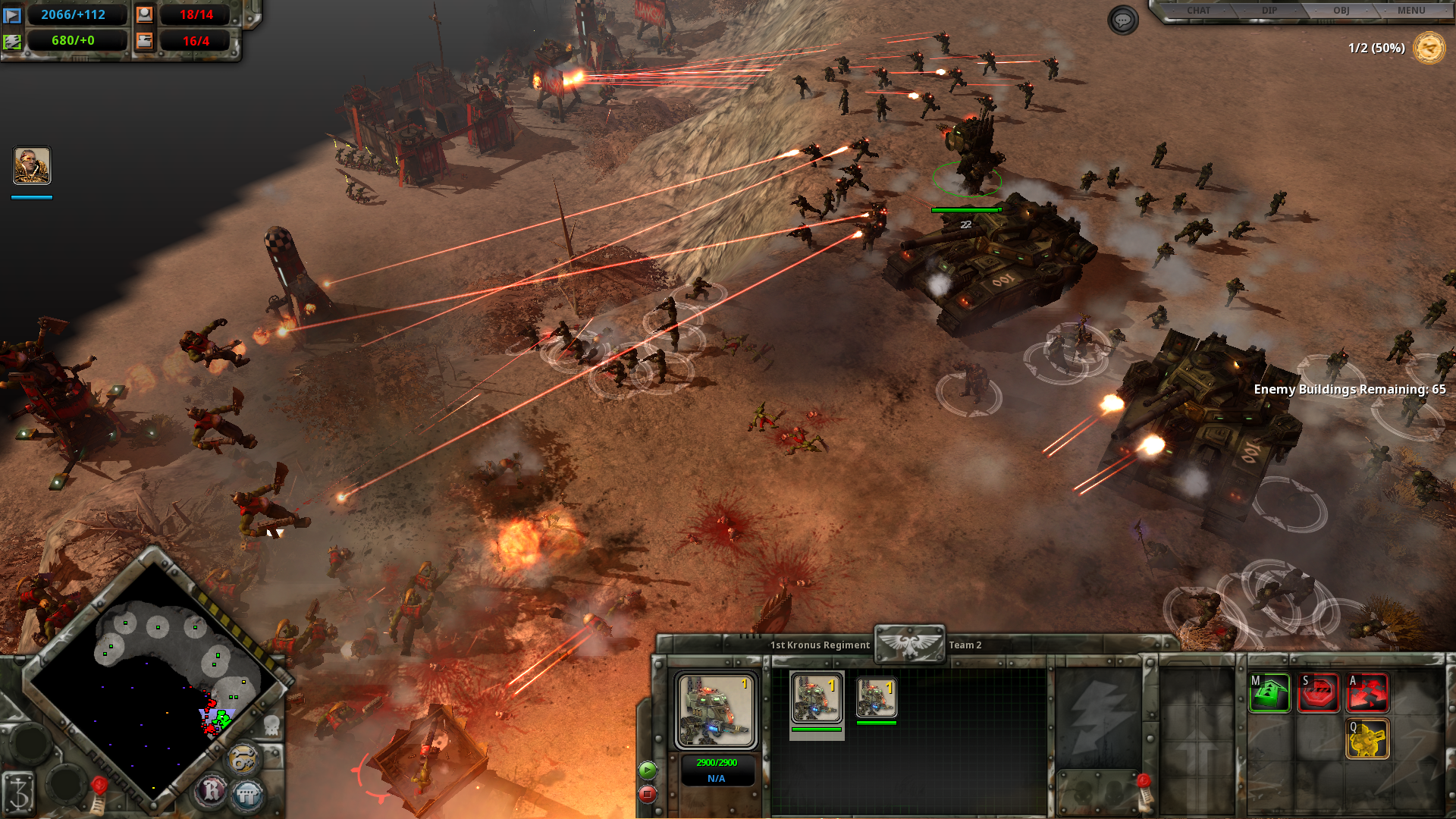Activate the red Stop command
The width and height of the screenshot is (1456, 819).
[1319, 692]
